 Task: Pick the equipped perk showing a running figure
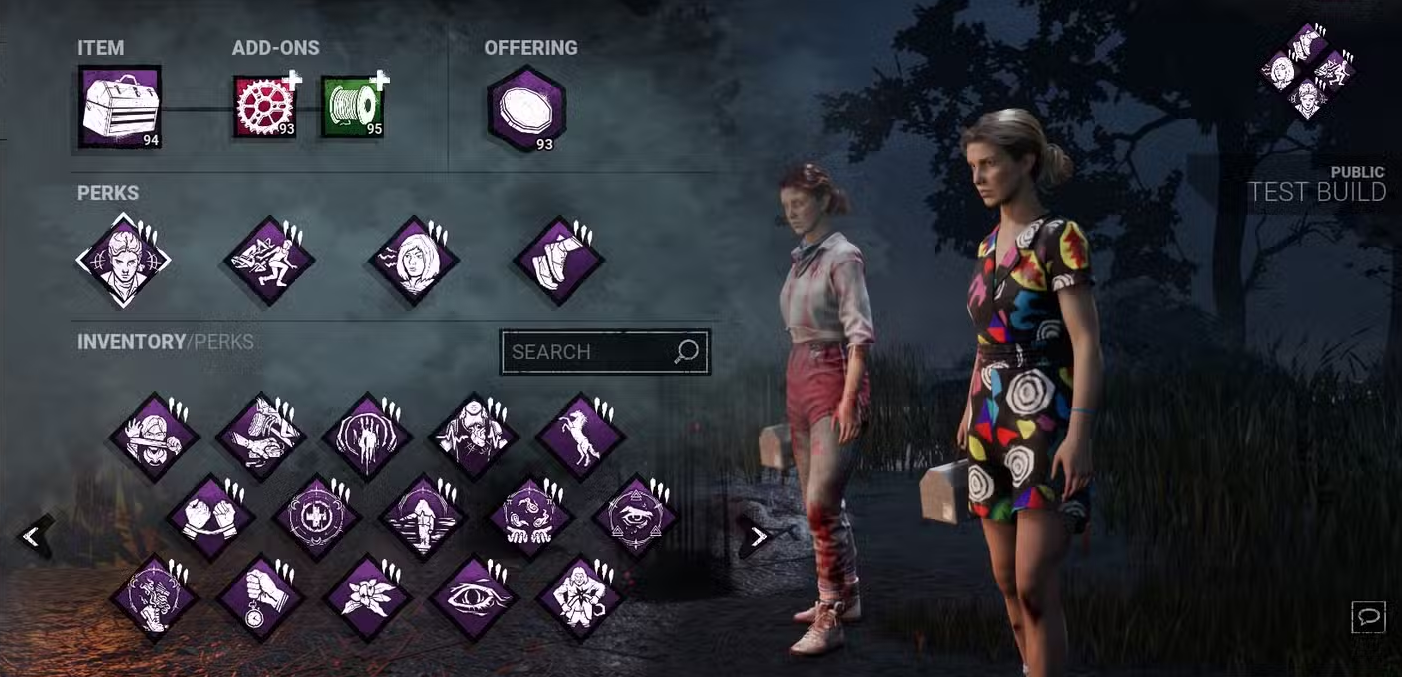[x=269, y=261]
